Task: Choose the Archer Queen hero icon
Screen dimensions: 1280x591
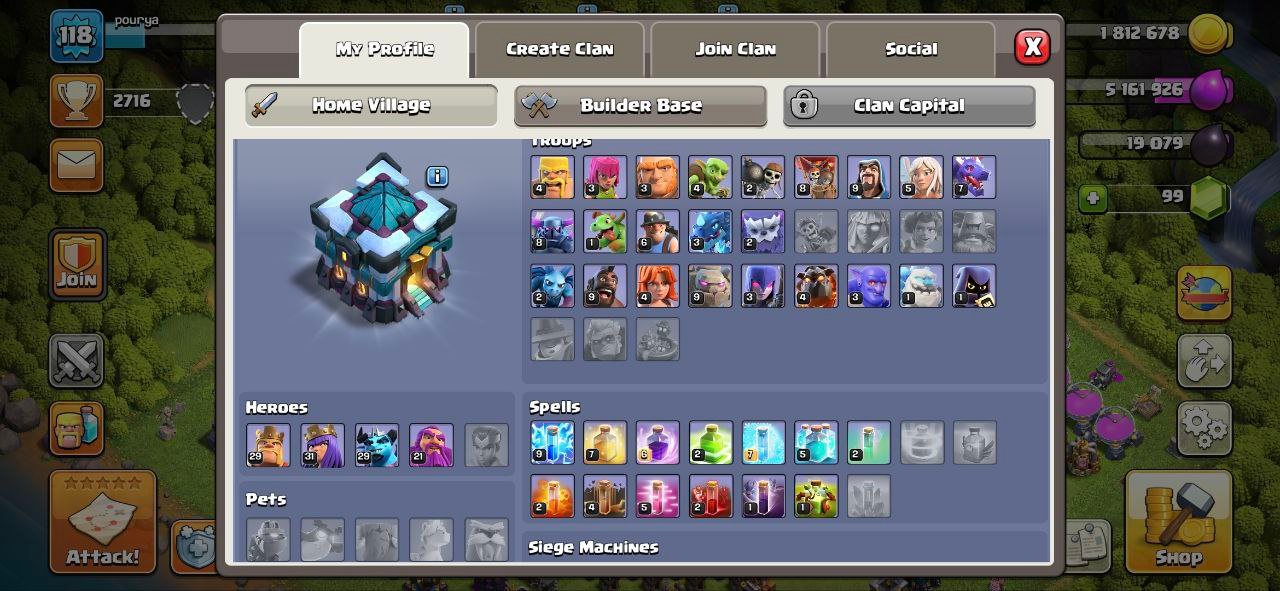Action: 322,445
